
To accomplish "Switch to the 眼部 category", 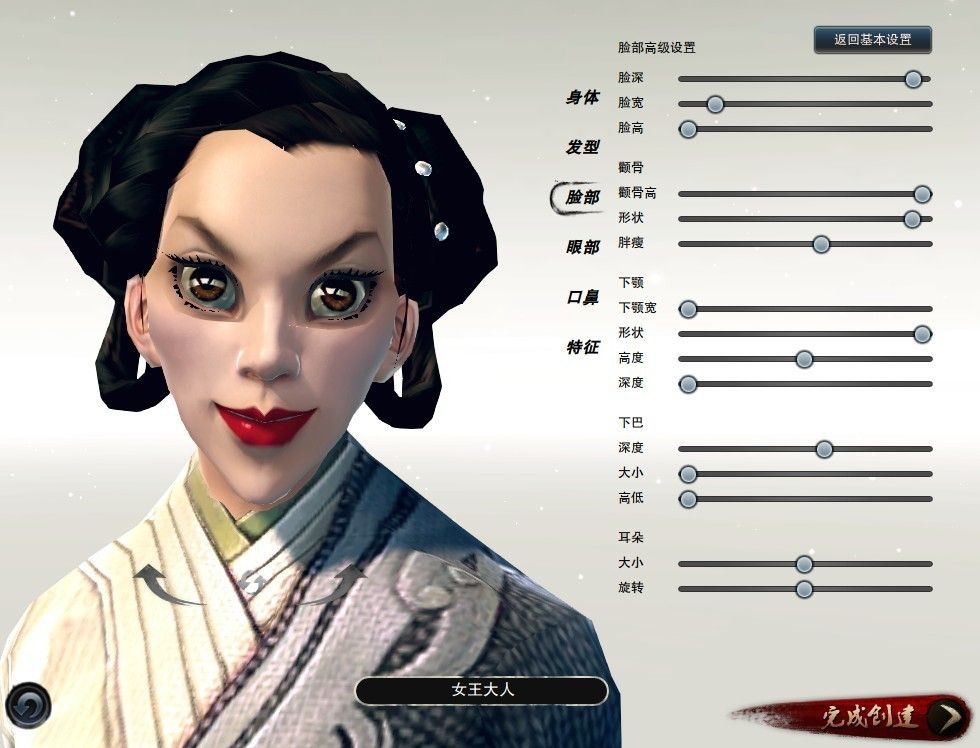I will (582, 247).
